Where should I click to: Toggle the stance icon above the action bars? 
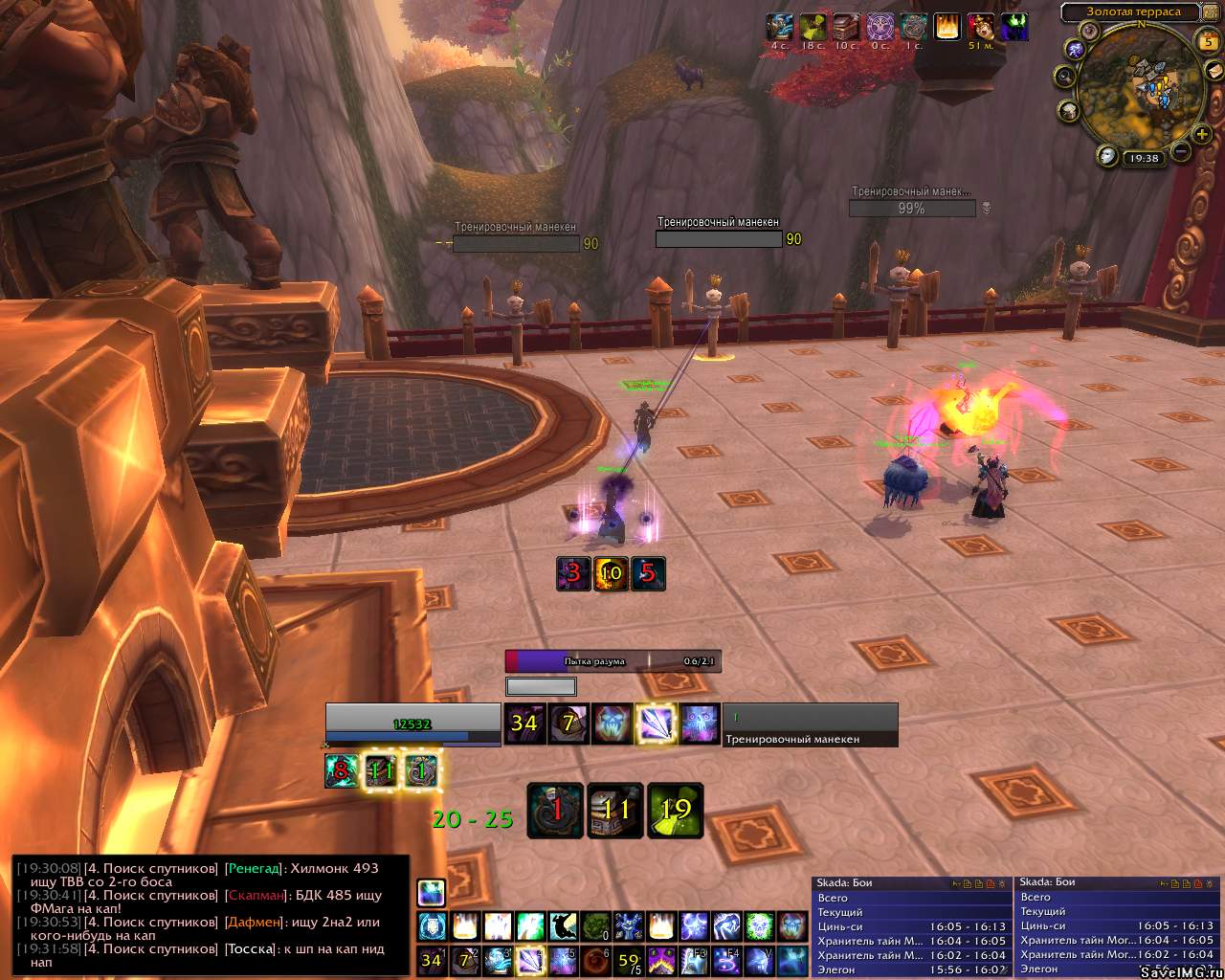(x=431, y=892)
